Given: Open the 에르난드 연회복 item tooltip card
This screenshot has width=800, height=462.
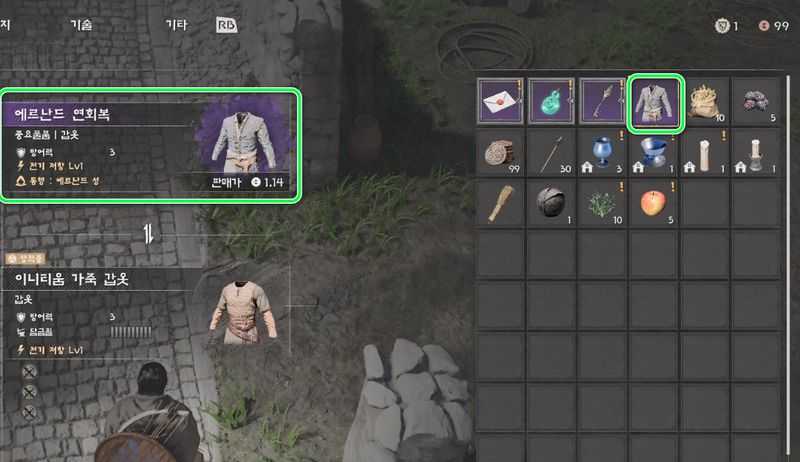Looking at the screenshot, I should (150, 145).
